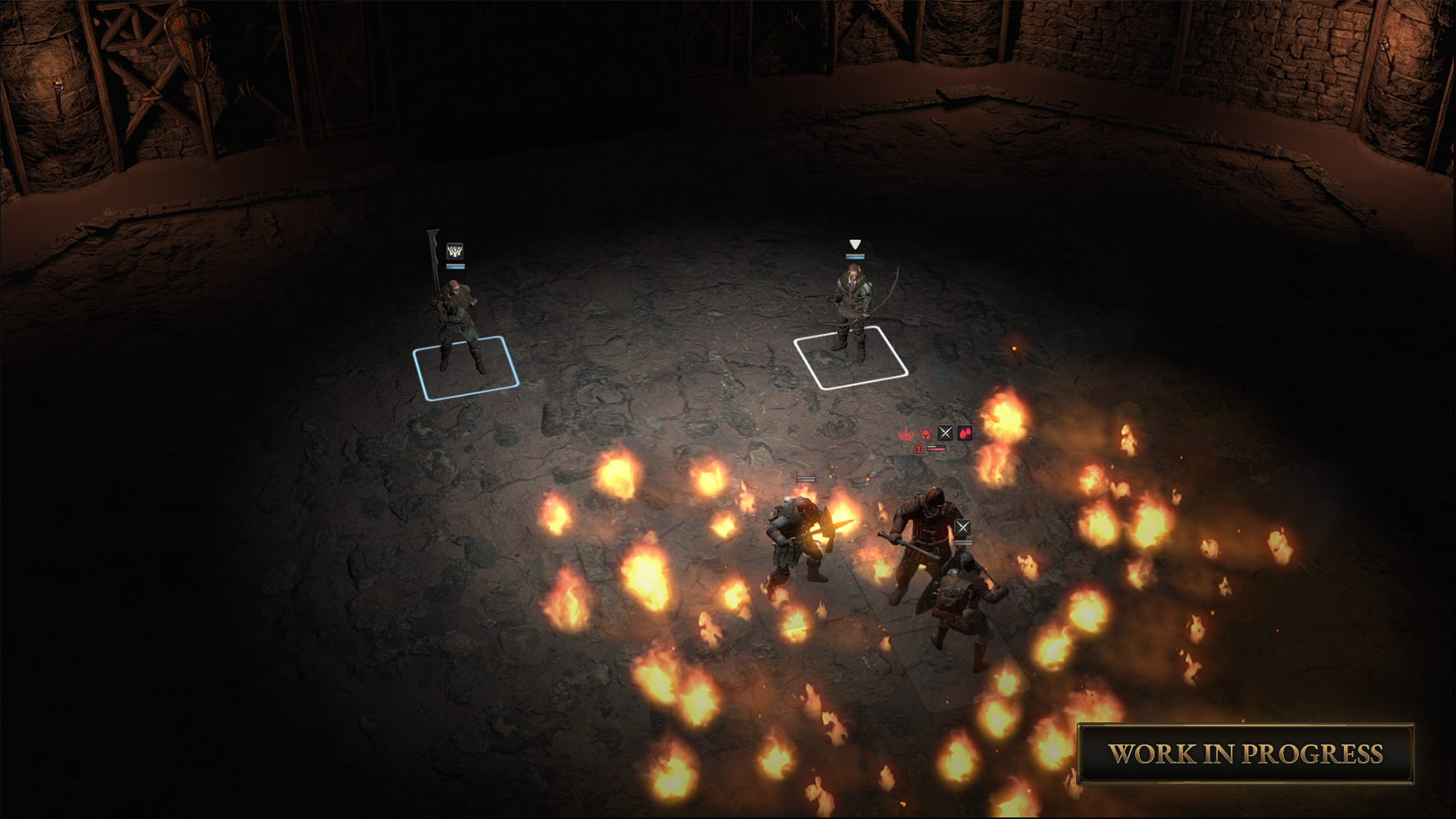Click the crossed swords icon beside the blood drops
1456x819 pixels.
(x=945, y=432)
